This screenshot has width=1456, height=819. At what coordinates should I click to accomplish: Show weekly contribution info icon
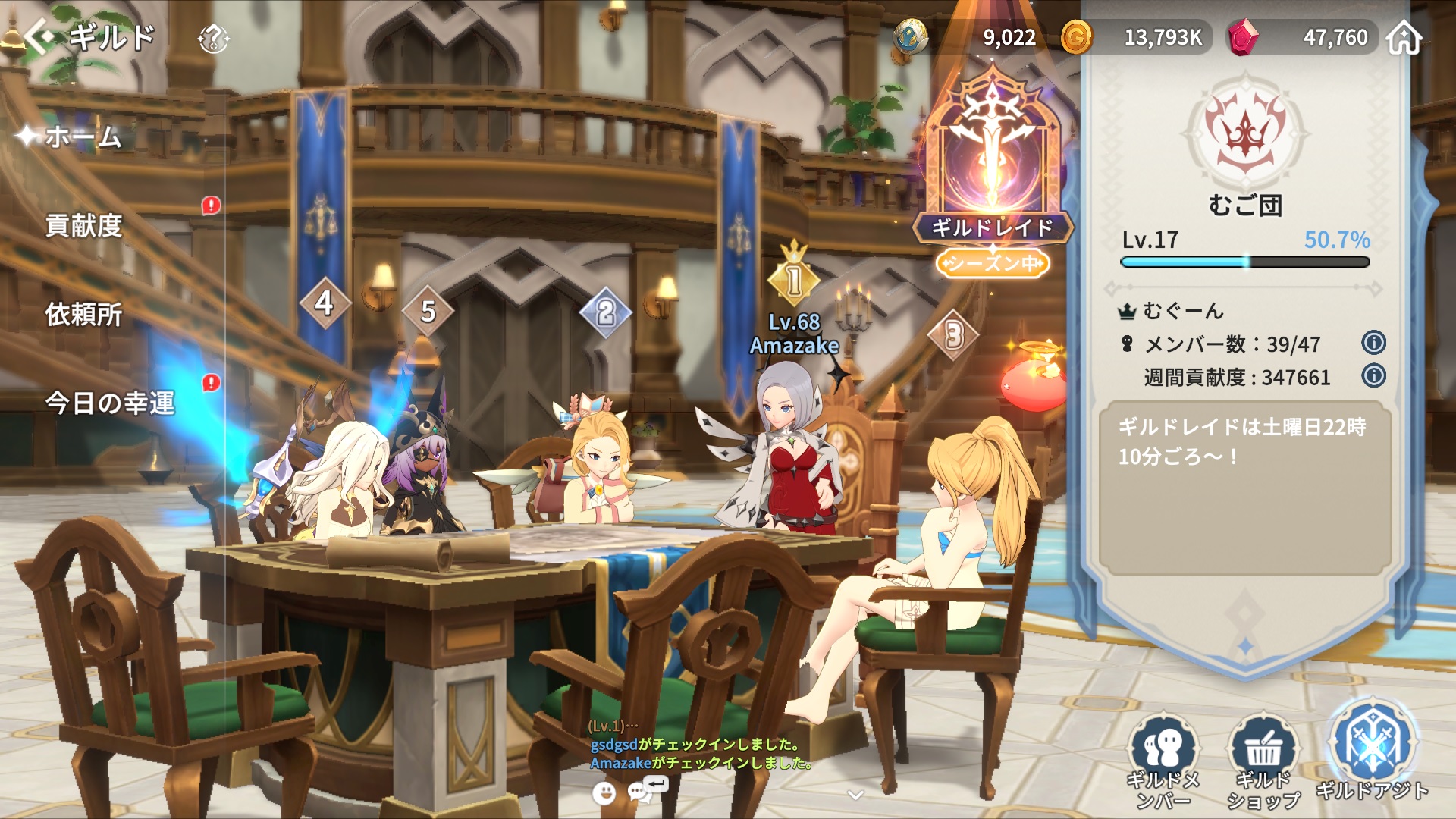(1373, 375)
